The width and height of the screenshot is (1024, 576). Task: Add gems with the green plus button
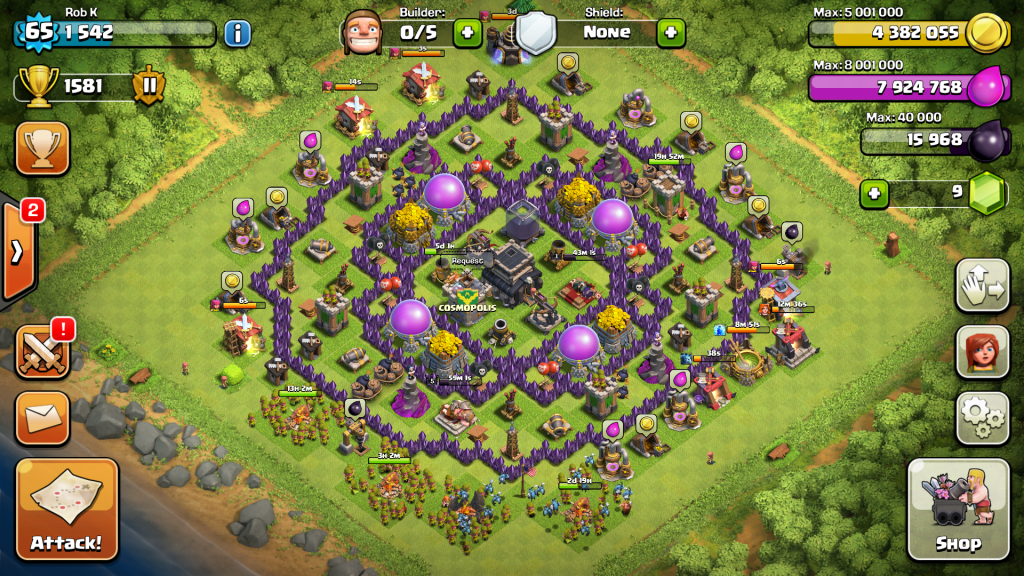pos(875,193)
